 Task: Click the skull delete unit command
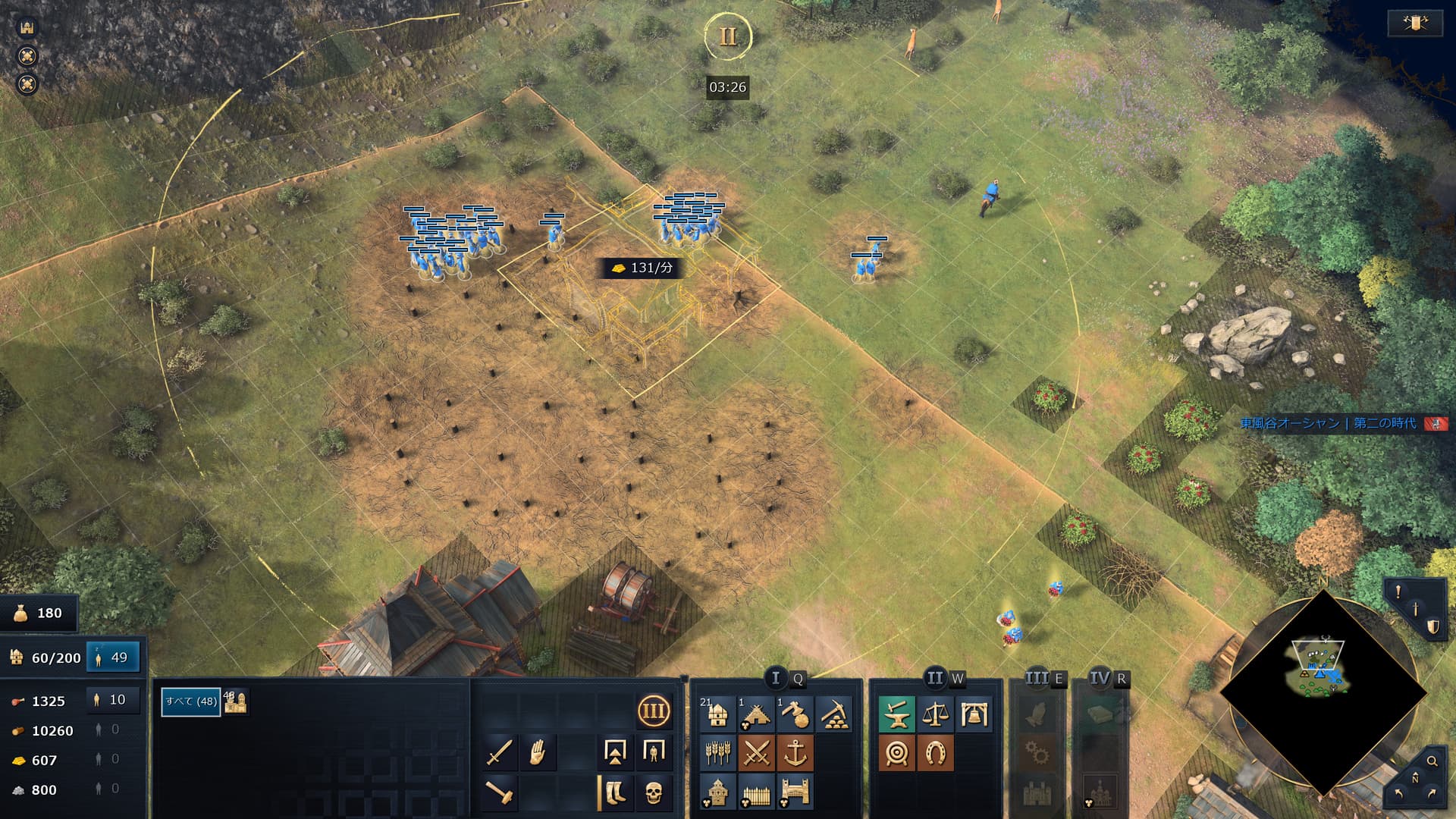pos(653,792)
